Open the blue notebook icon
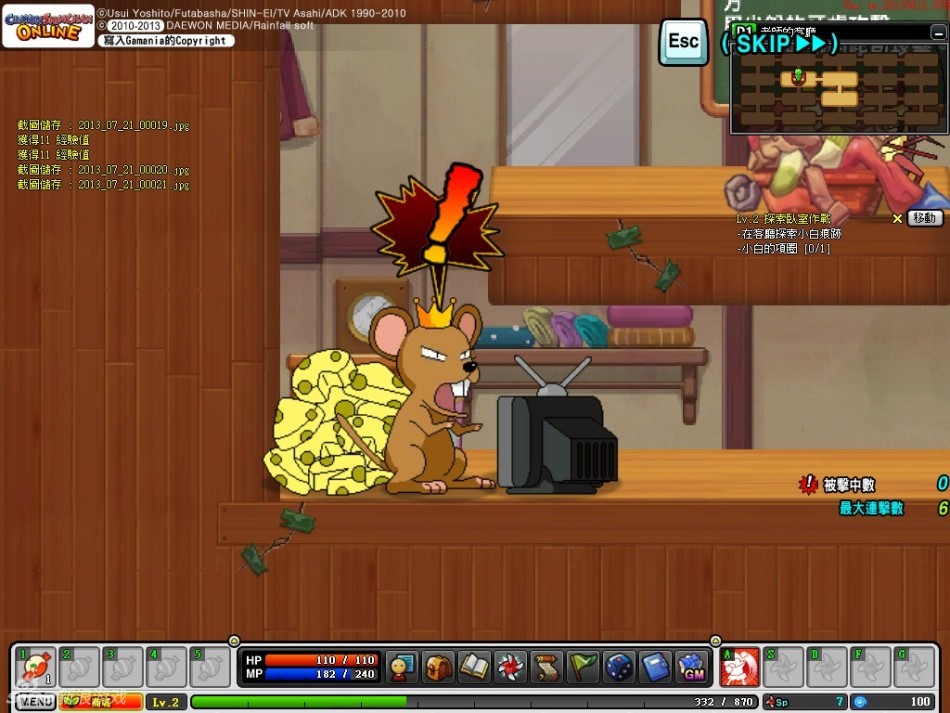Image resolution: width=950 pixels, height=713 pixels. pos(655,667)
